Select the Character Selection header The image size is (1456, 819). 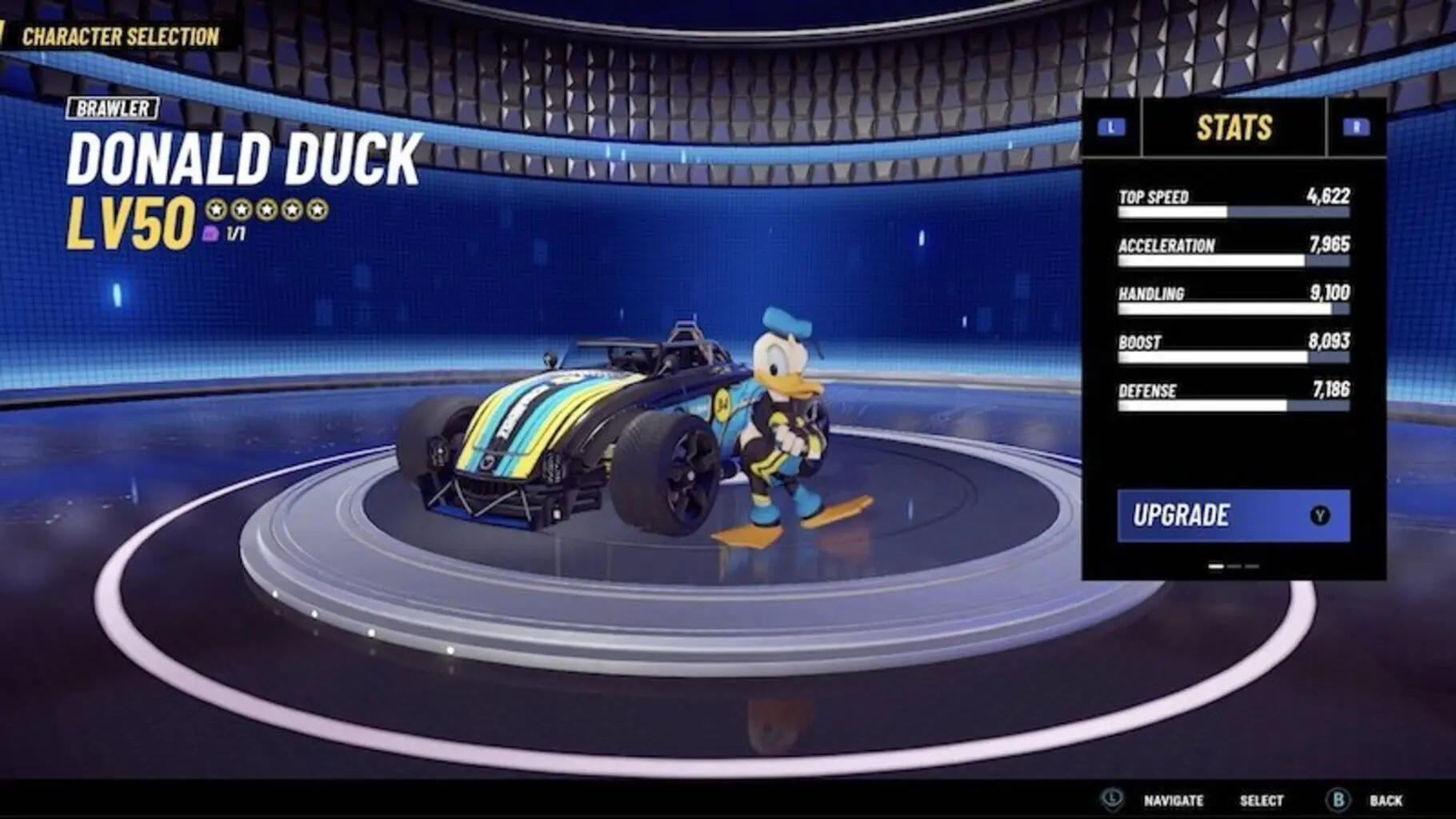121,35
